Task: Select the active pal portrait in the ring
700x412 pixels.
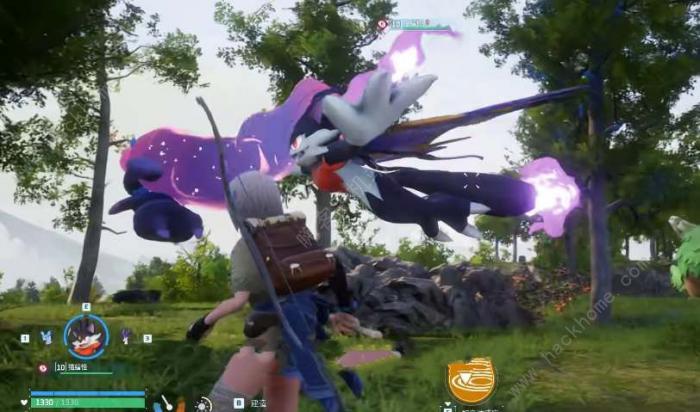Action: point(86,337)
